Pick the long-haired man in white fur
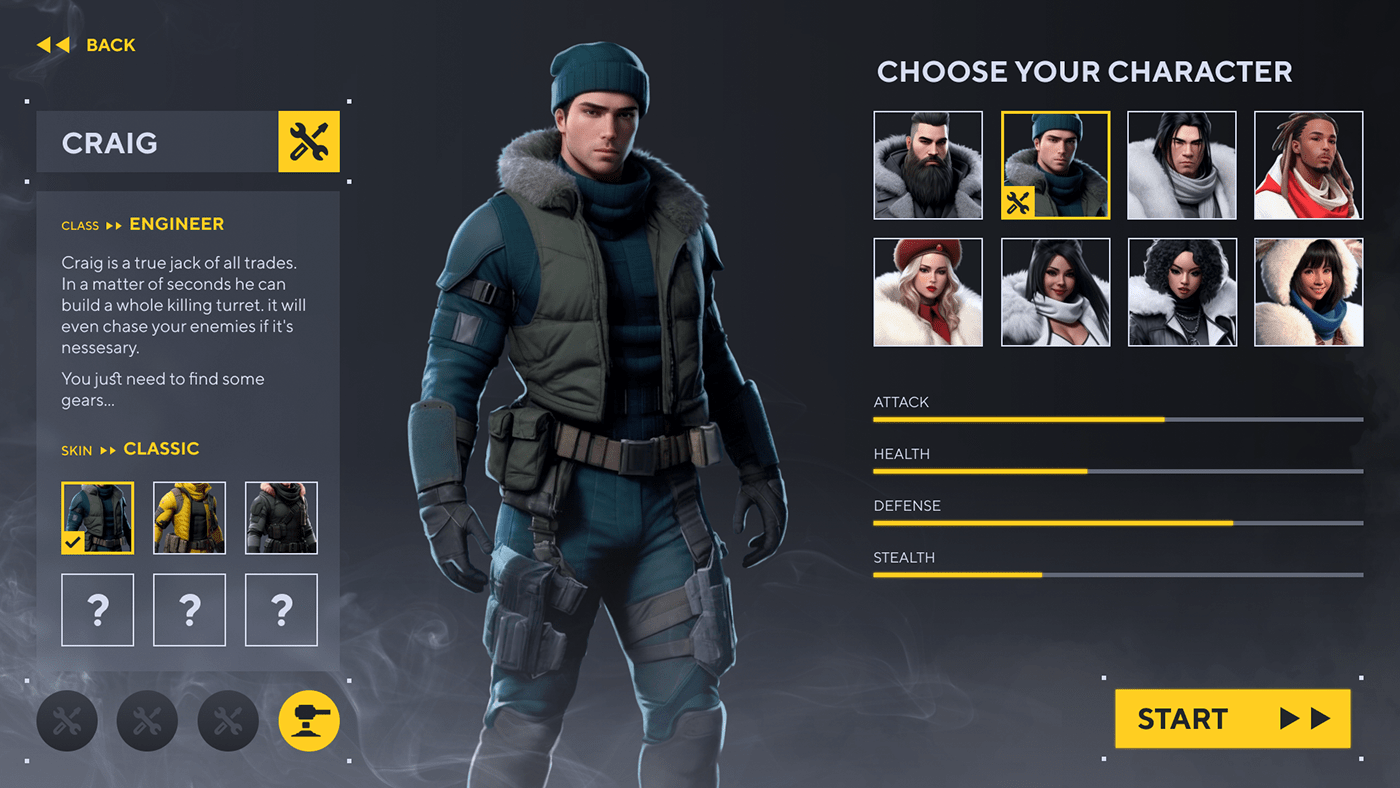 pyautogui.click(x=1182, y=165)
